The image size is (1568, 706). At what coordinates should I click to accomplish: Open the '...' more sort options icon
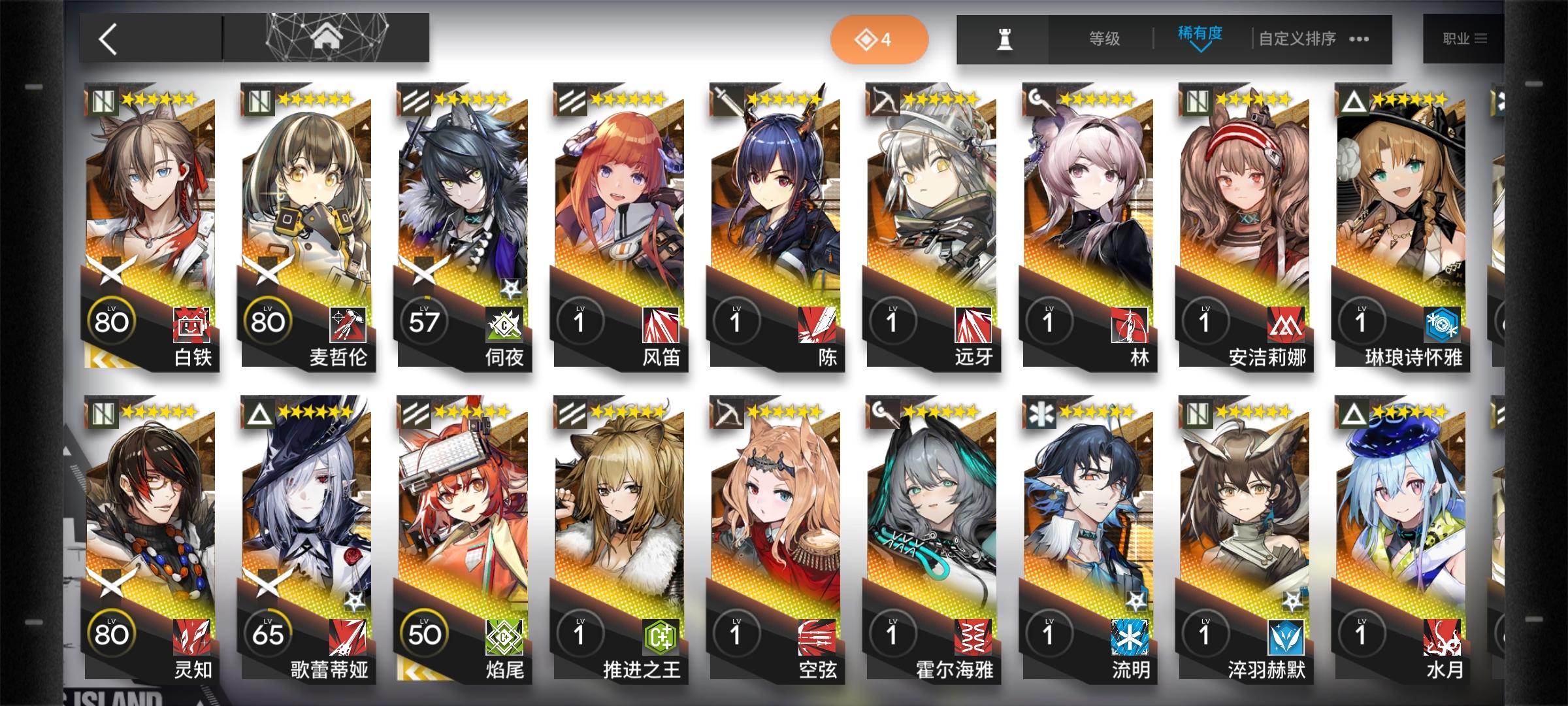pyautogui.click(x=1358, y=39)
